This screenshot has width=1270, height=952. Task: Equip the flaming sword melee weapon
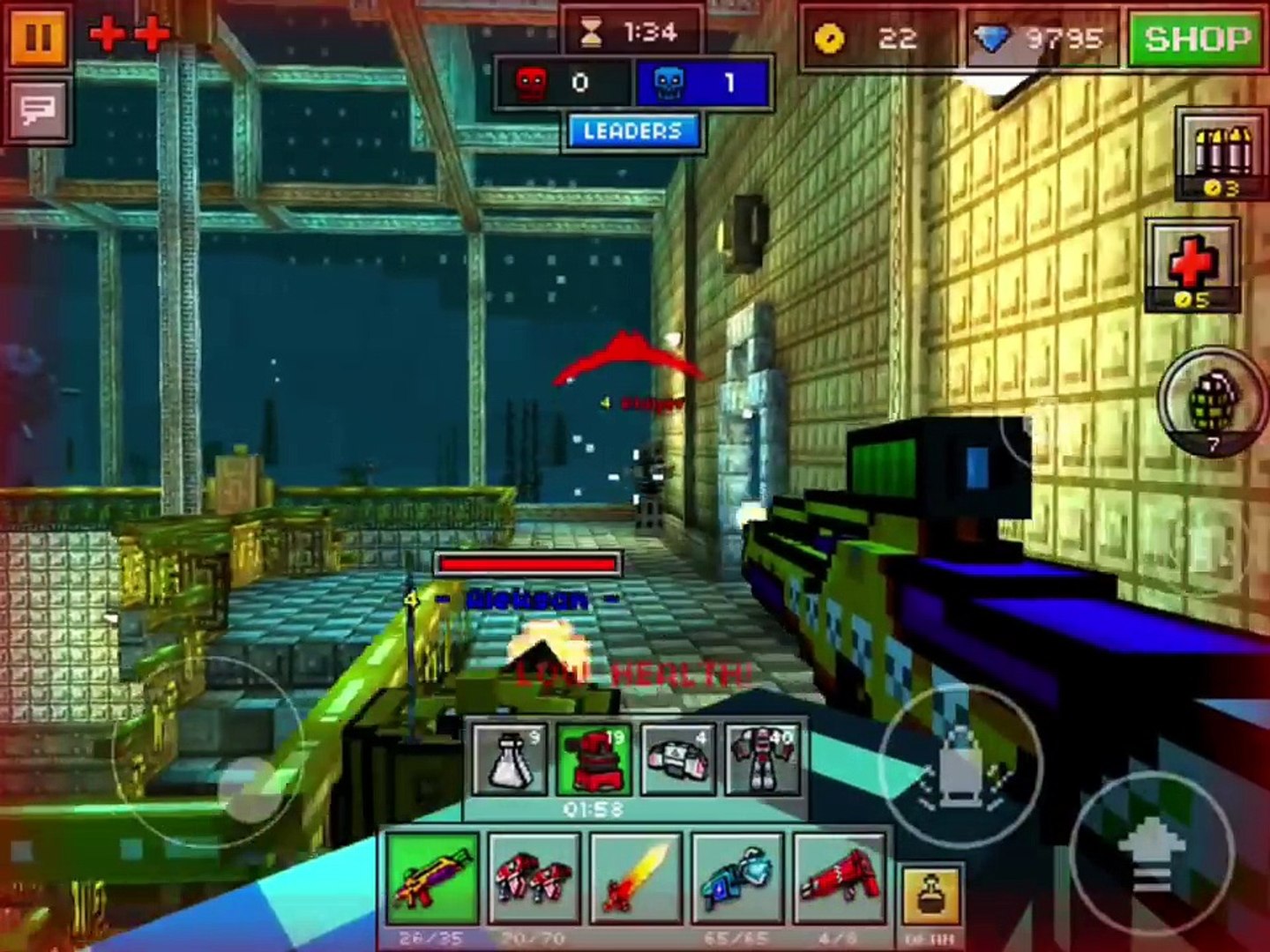pyautogui.click(x=636, y=878)
